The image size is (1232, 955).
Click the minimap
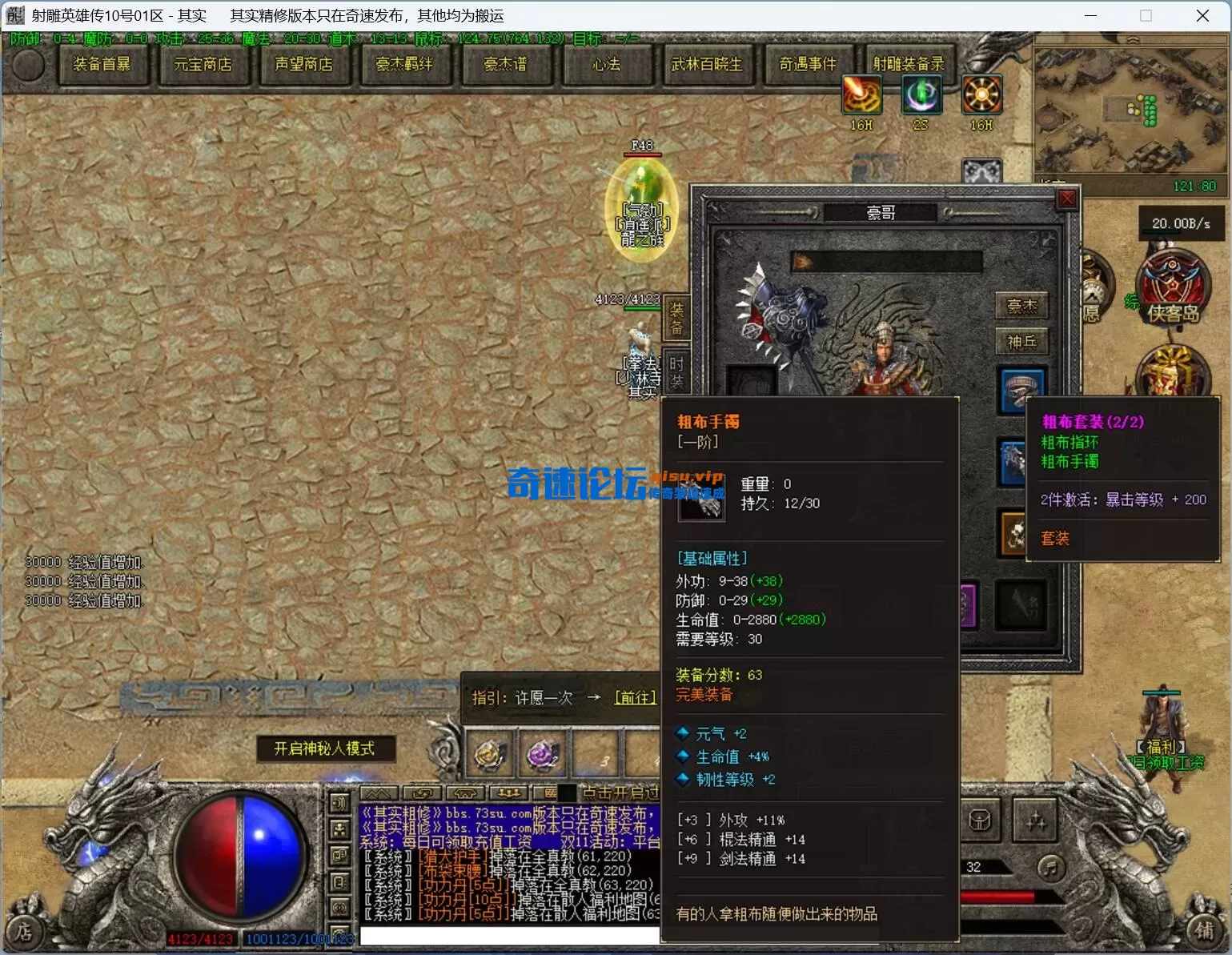tap(1130, 112)
